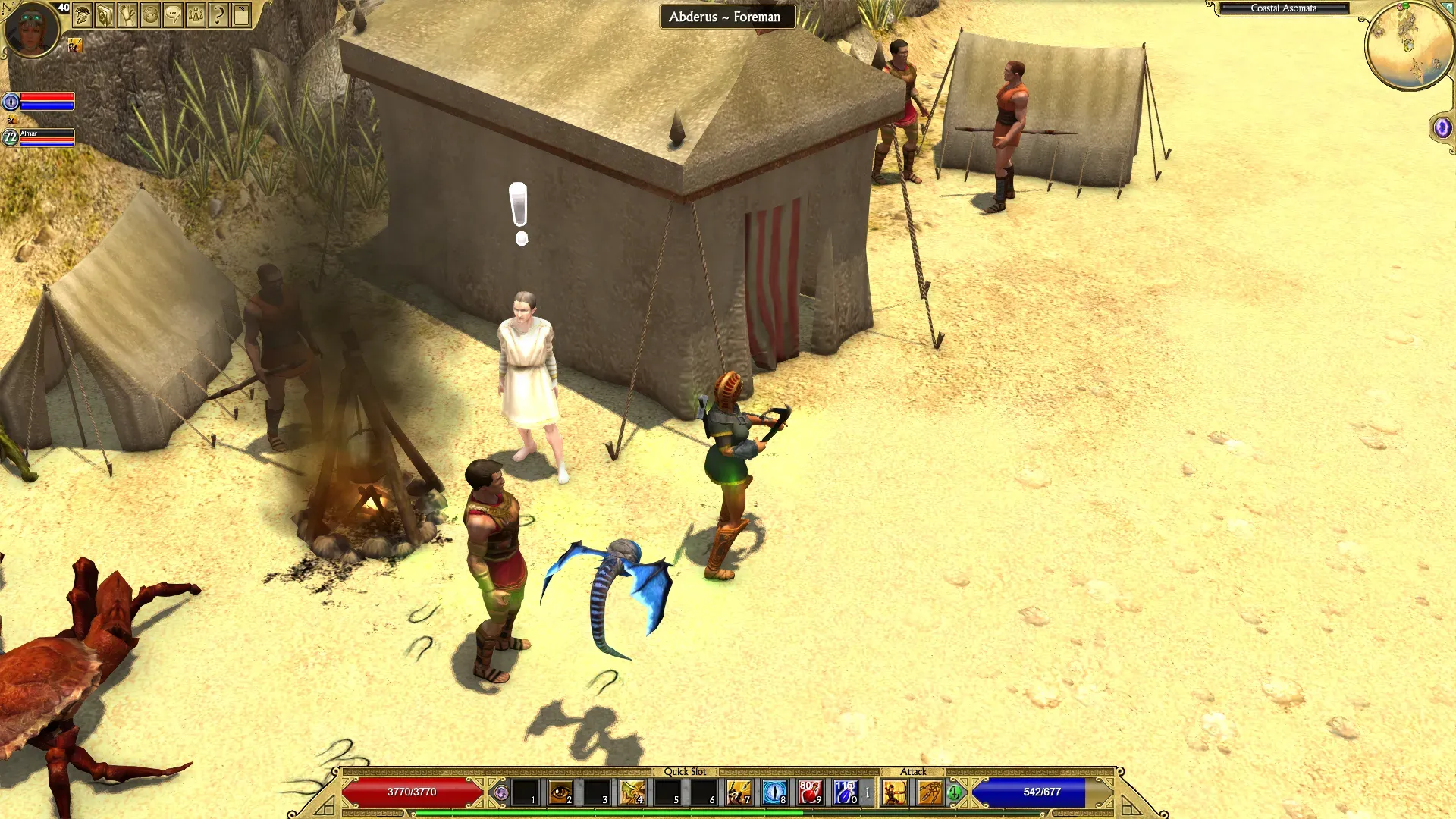The width and height of the screenshot is (1456, 819).
Task: Click the circular minimap
Action: tap(1408, 44)
